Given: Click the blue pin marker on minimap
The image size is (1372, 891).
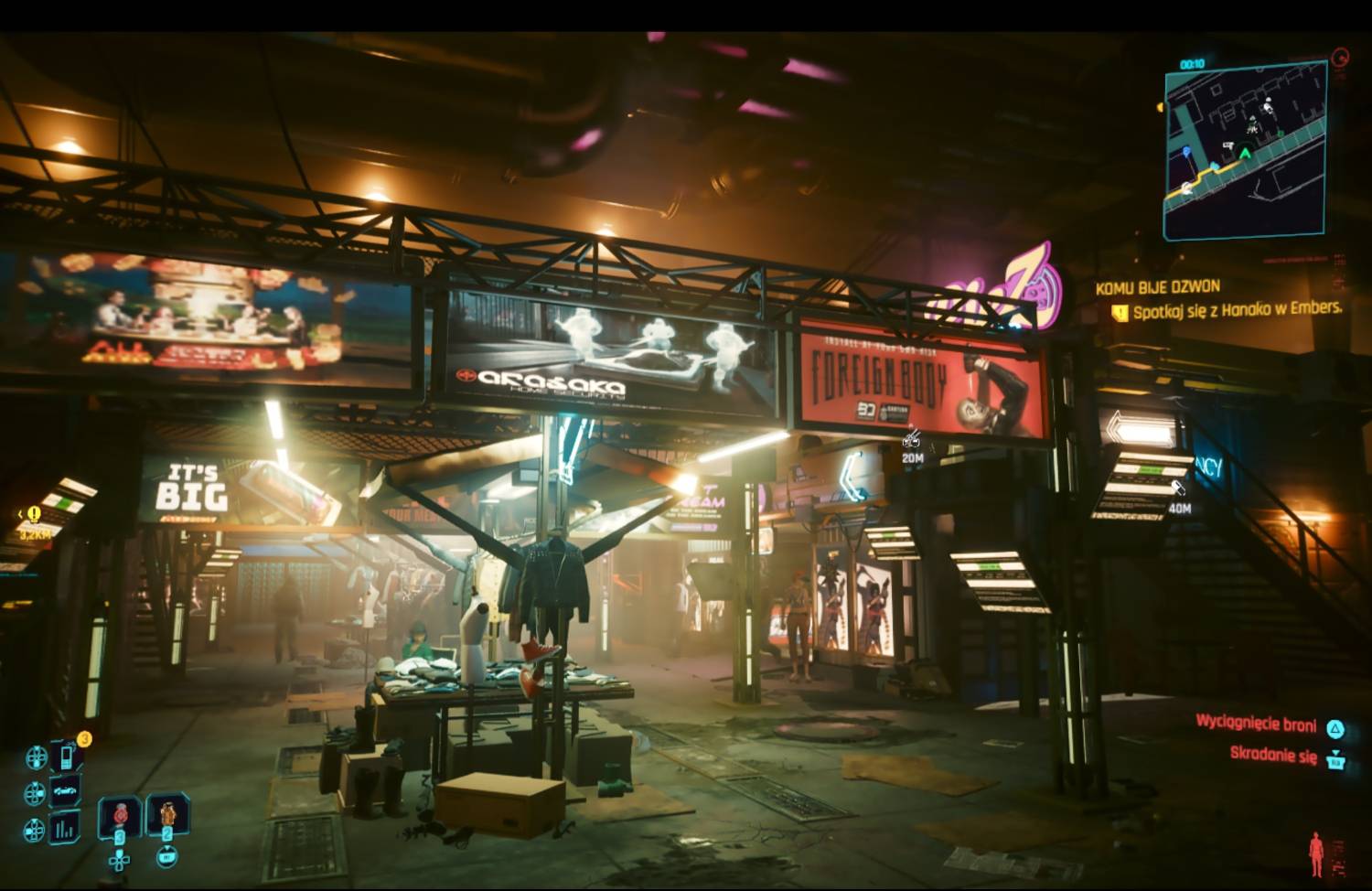Looking at the screenshot, I should (1186, 151).
